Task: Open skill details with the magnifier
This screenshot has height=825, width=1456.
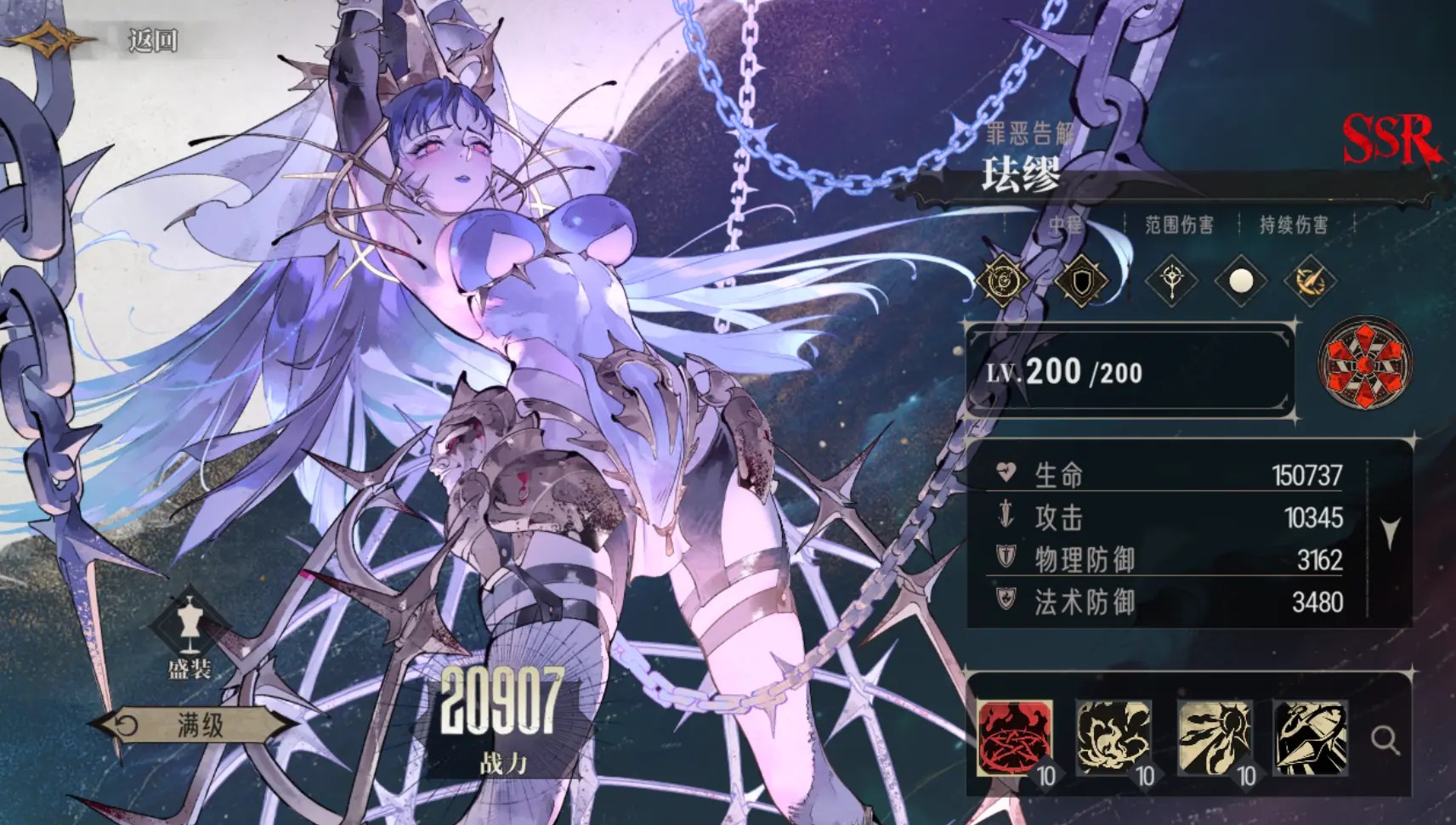Action: (x=1385, y=740)
